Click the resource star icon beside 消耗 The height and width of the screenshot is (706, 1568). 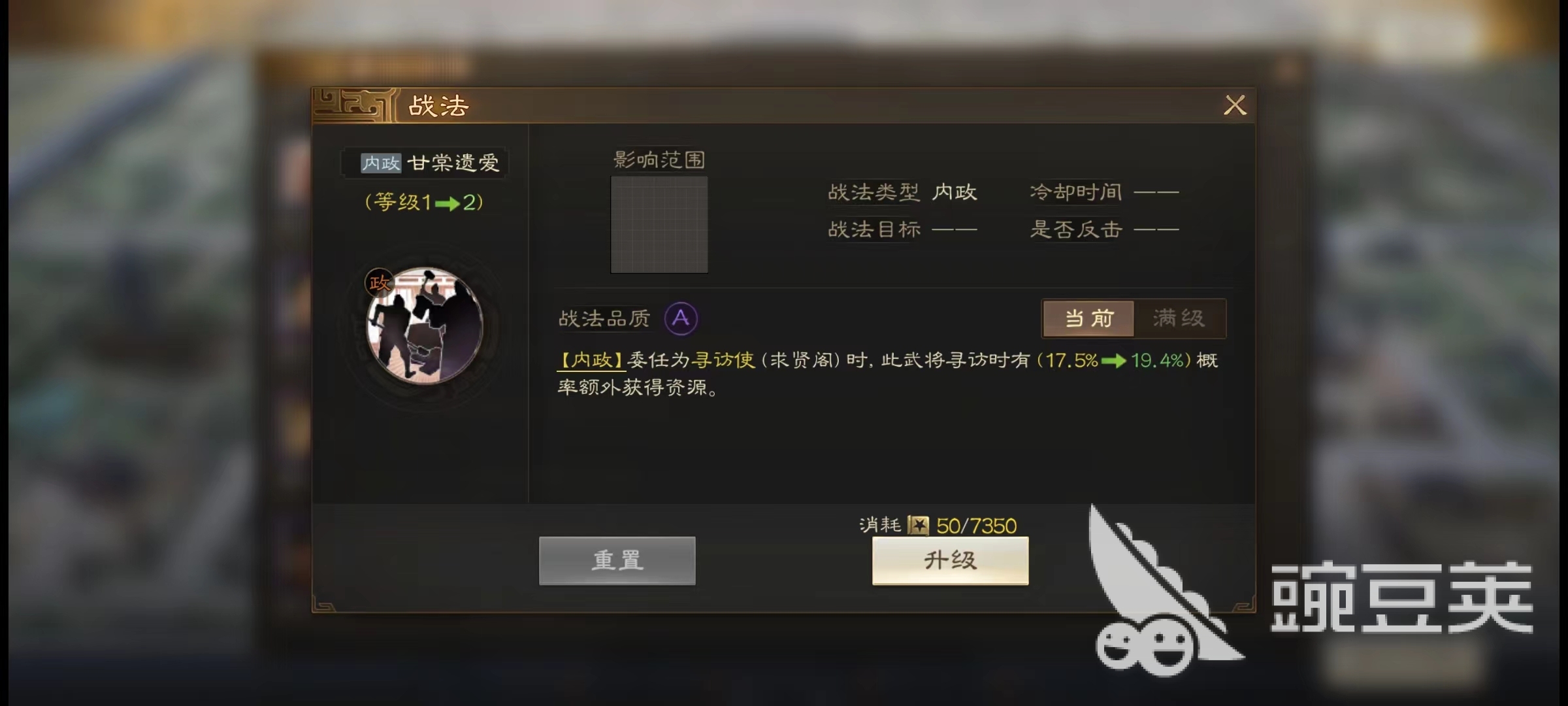[917, 524]
